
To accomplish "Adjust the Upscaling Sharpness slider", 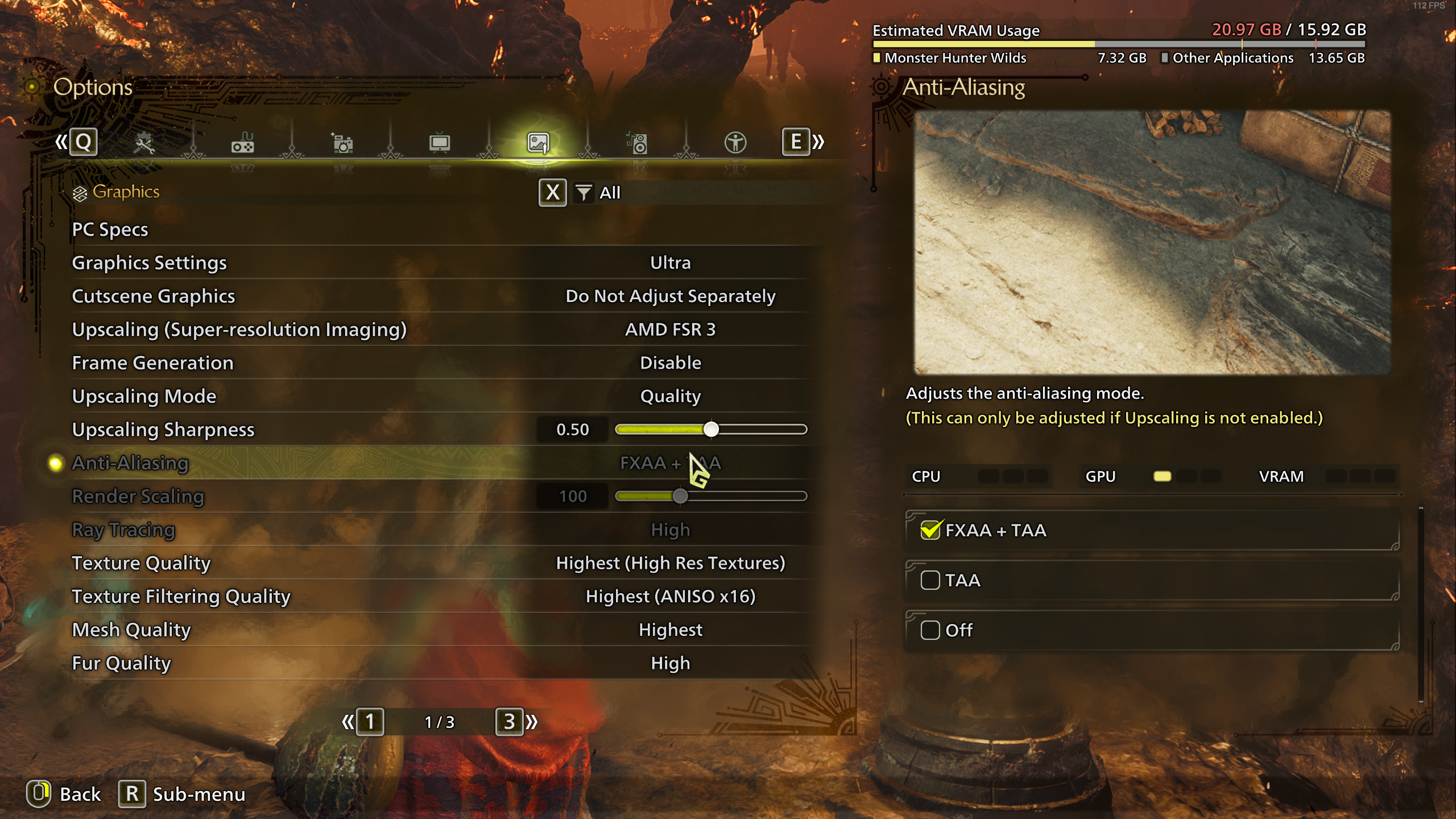I will coord(711,429).
